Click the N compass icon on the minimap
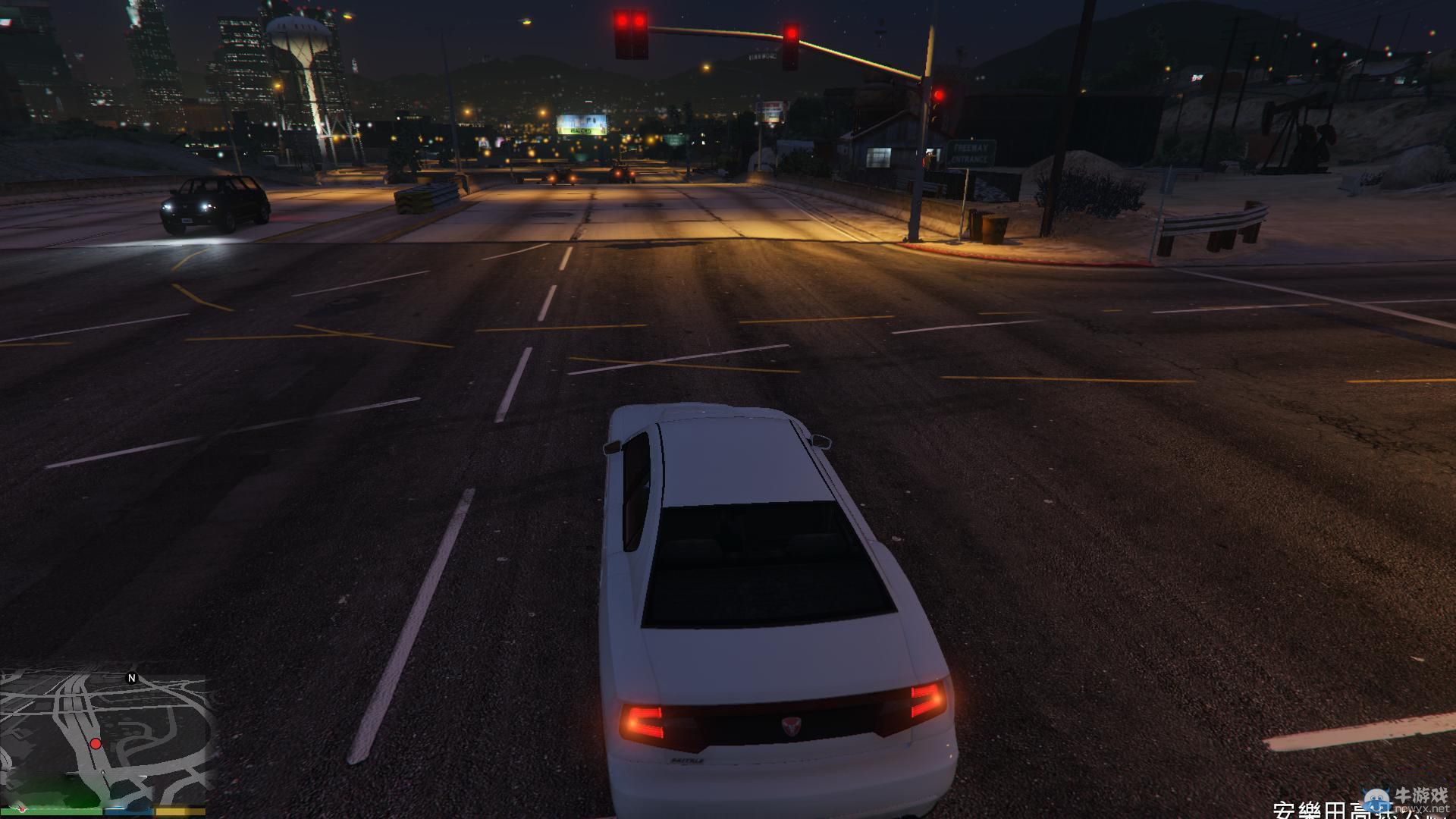Viewport: 1456px width, 819px height. (x=132, y=678)
